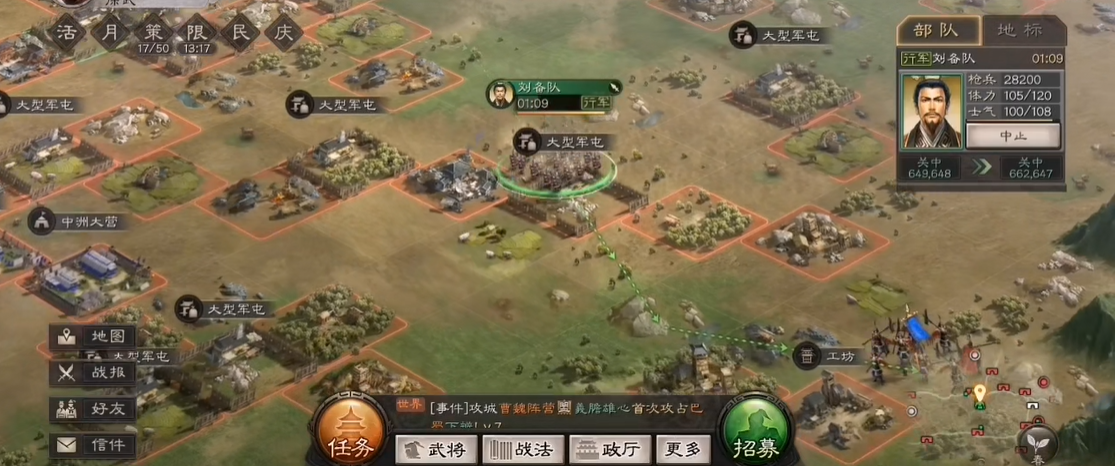Screen dimensions: 1115x466
Task: Open the 武将 generals menu
Action: tap(435, 449)
